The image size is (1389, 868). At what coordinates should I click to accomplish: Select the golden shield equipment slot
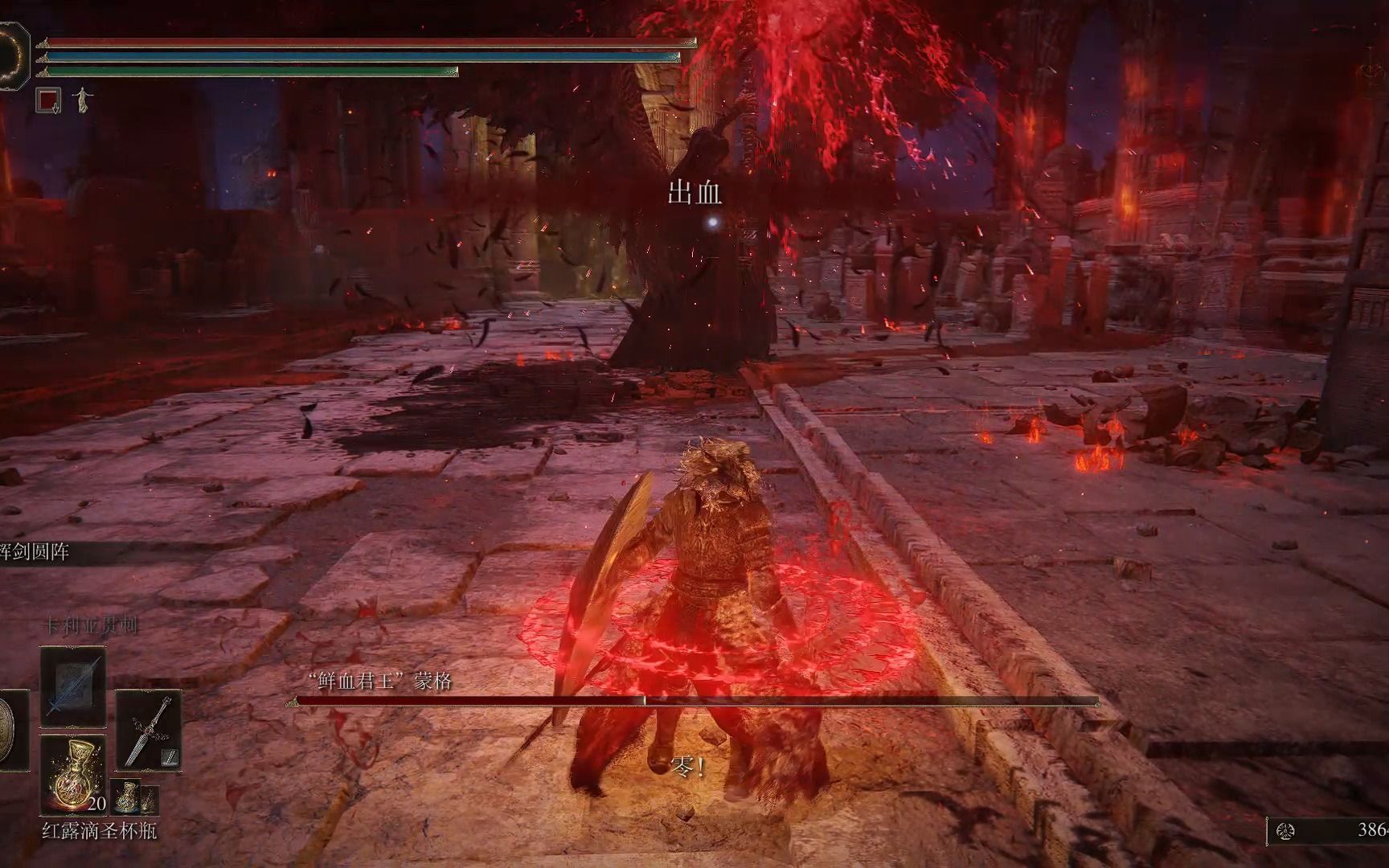click(12, 730)
